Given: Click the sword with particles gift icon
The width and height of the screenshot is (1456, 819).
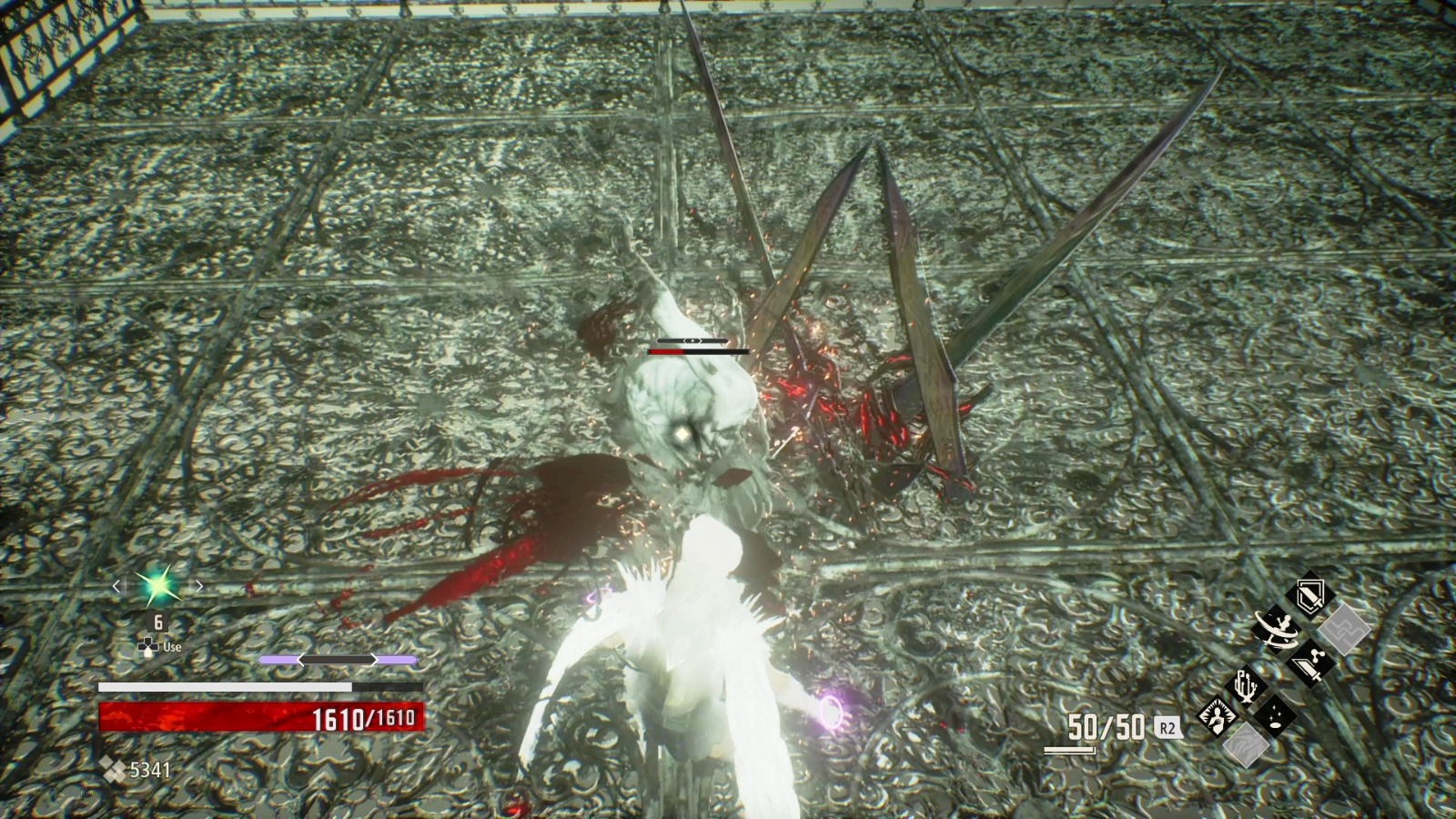Looking at the screenshot, I should 1310,662.
